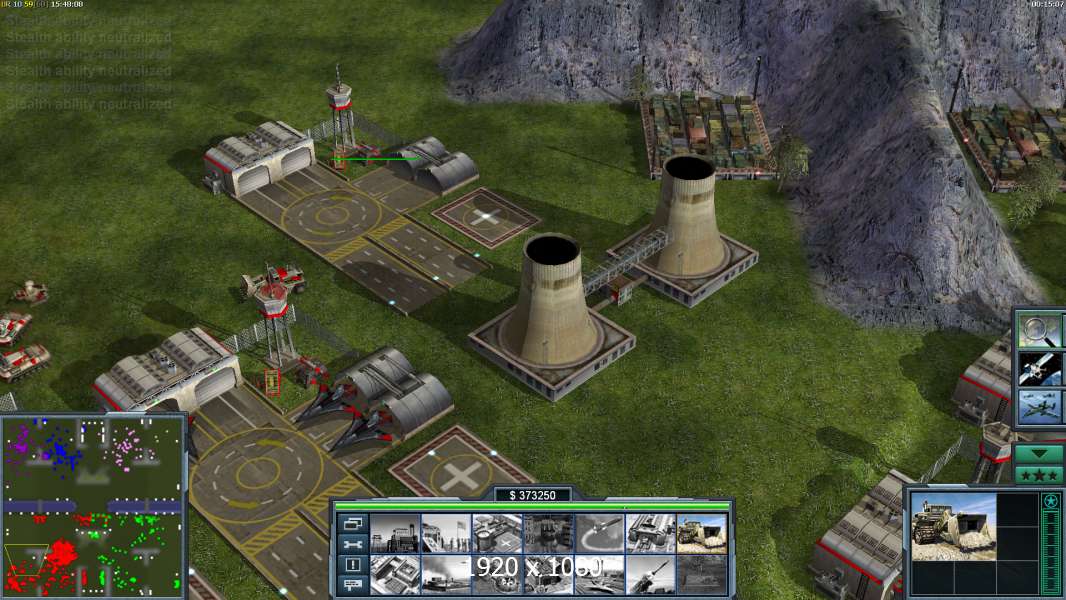The image size is (1066, 600).
Task: Click the wrench button on command bar
Action: point(352,544)
